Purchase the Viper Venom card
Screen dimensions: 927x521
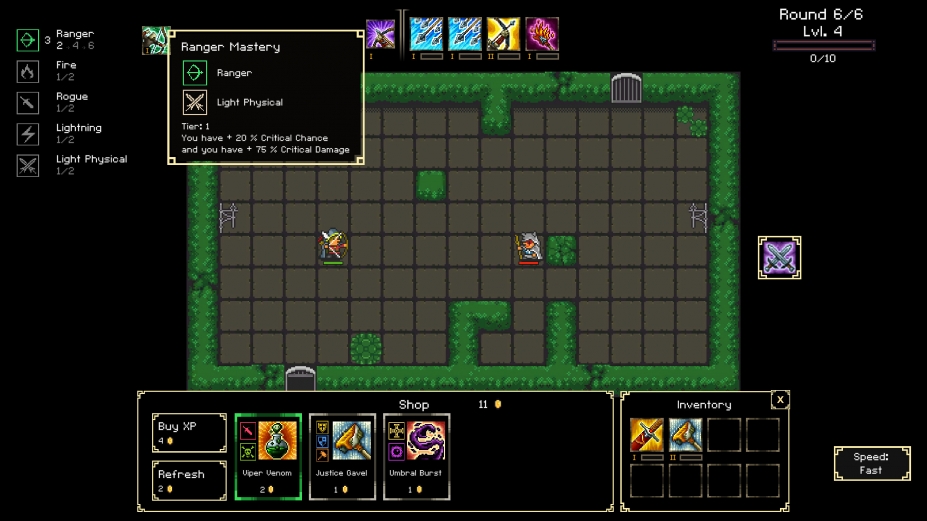pos(268,456)
